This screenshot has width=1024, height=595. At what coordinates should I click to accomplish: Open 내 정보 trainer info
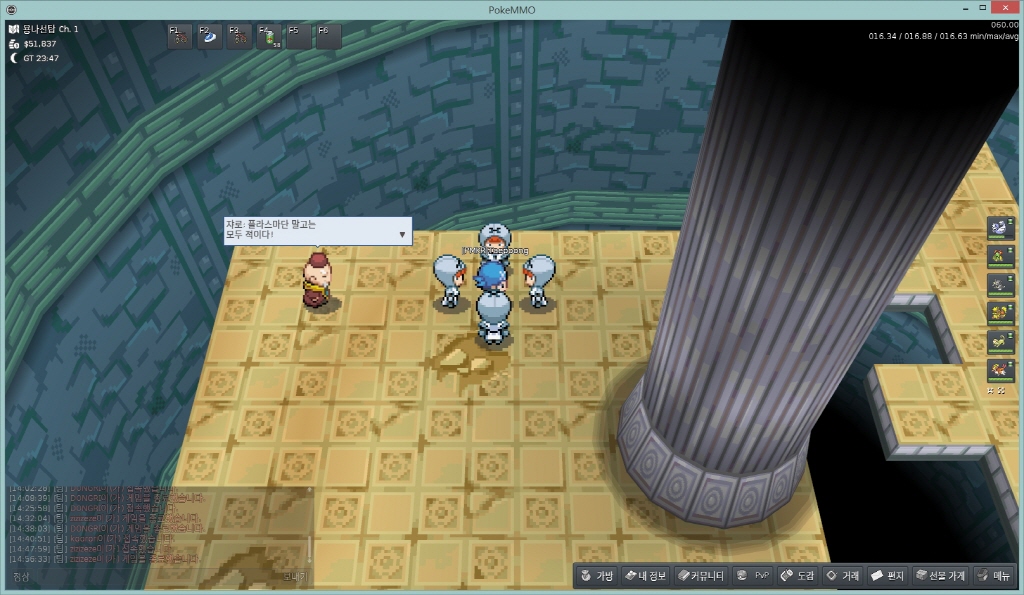point(644,576)
